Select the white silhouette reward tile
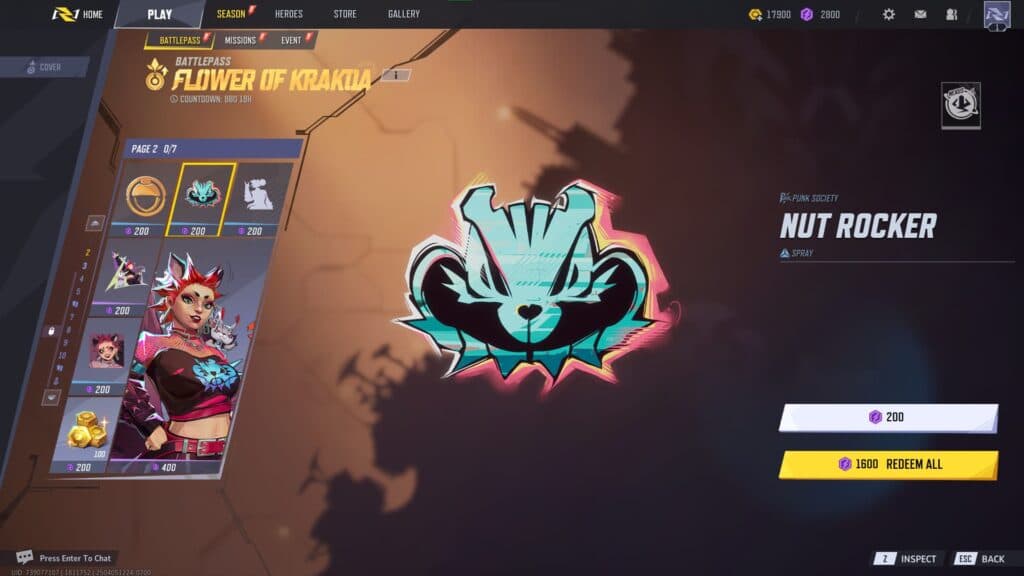 click(260, 195)
